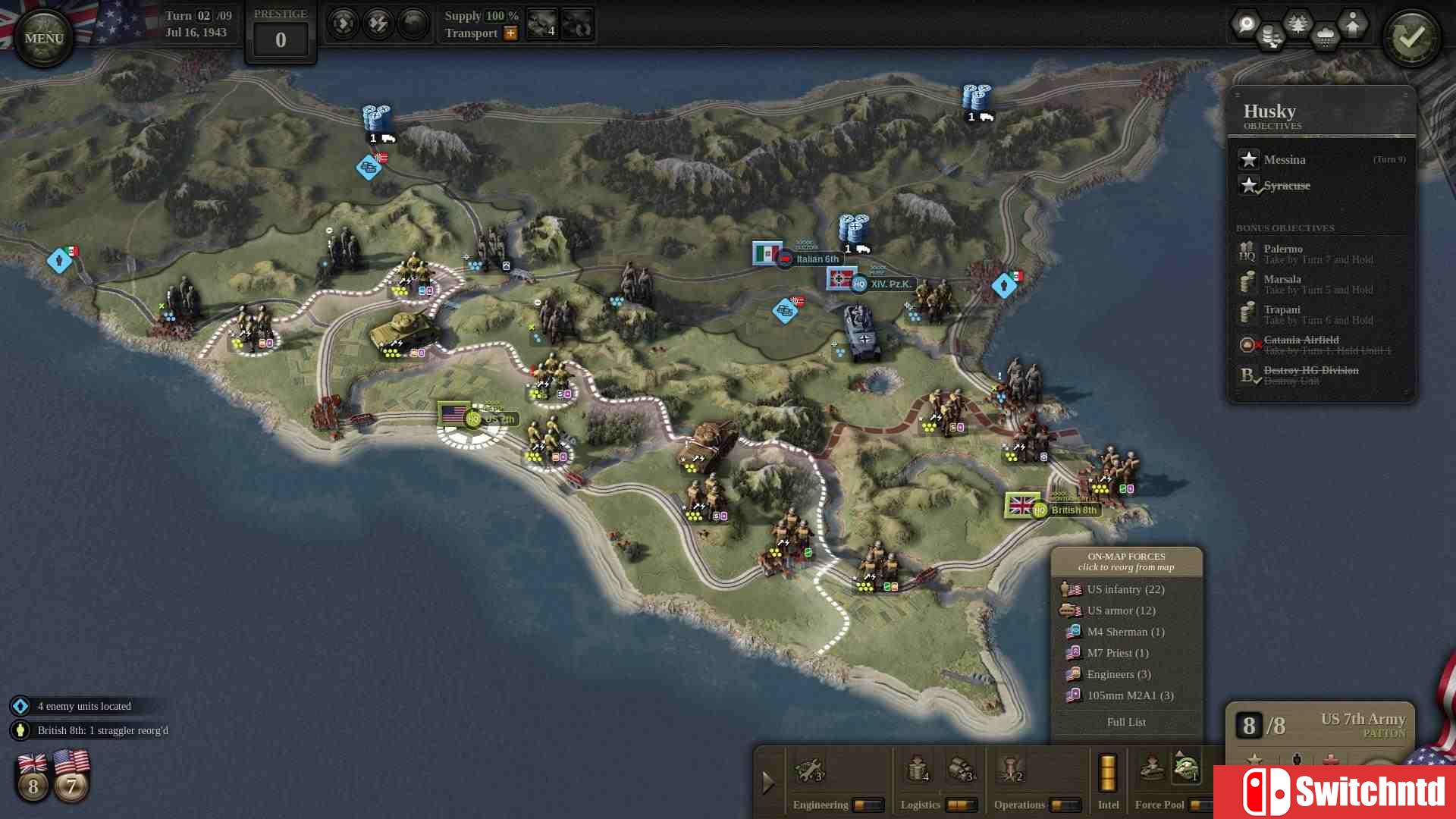The image size is (1456, 819).
Task: Open the main MENU button
Action: [43, 38]
